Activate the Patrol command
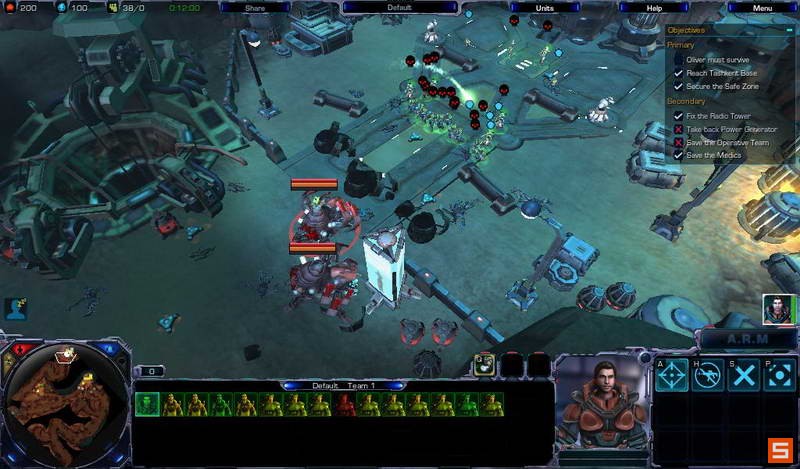Viewport: 800px width, 469px height. 779,376
